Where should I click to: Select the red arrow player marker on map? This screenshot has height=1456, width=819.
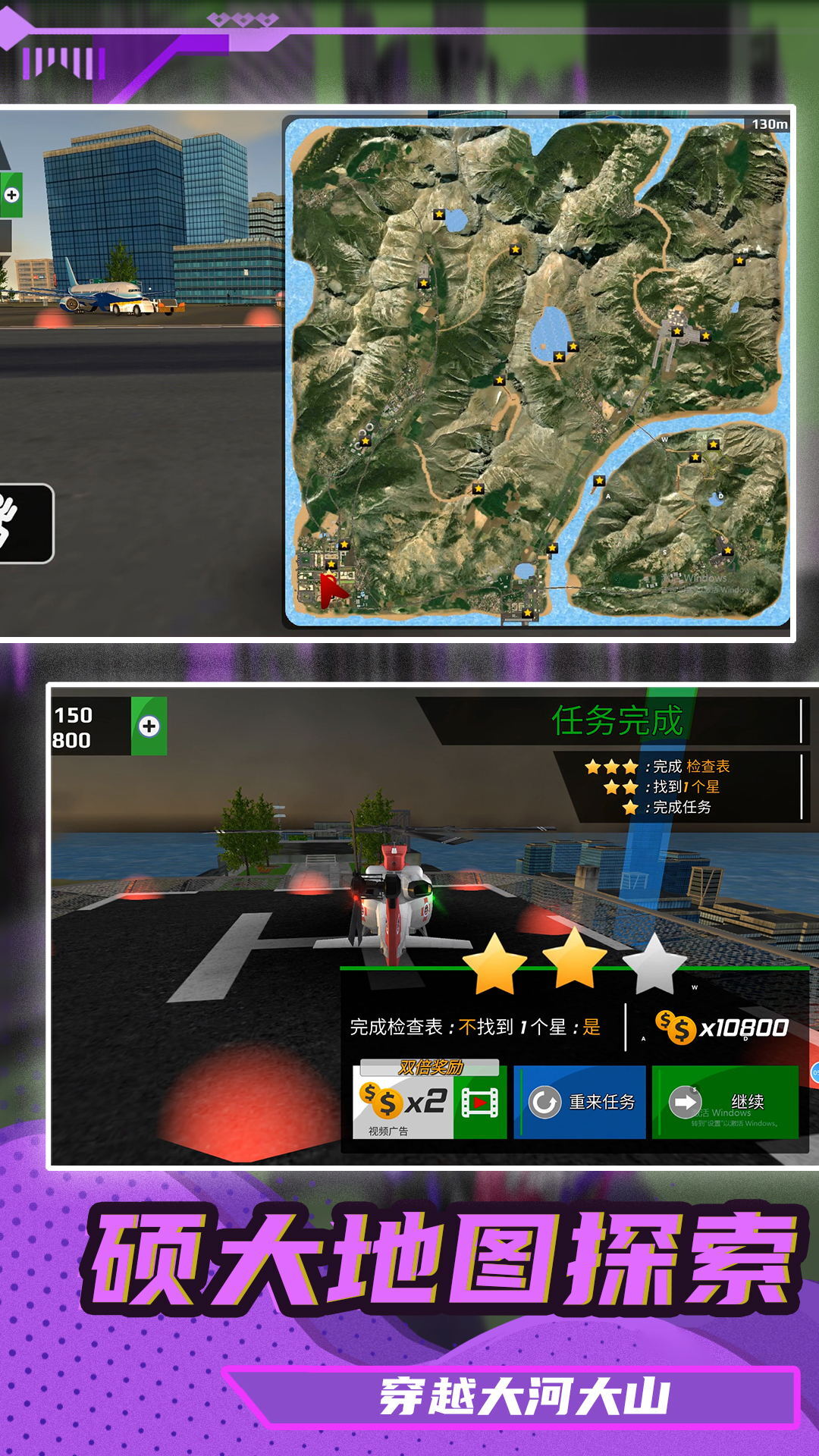point(332,591)
